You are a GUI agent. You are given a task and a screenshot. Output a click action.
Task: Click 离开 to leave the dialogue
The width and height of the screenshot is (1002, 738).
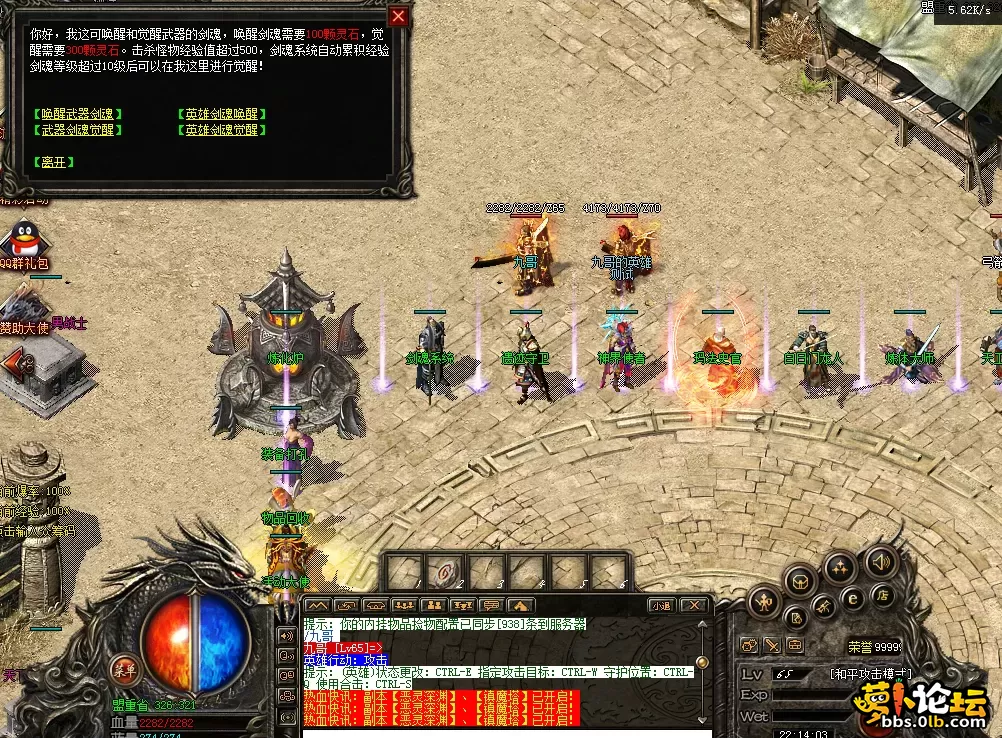tap(54, 162)
